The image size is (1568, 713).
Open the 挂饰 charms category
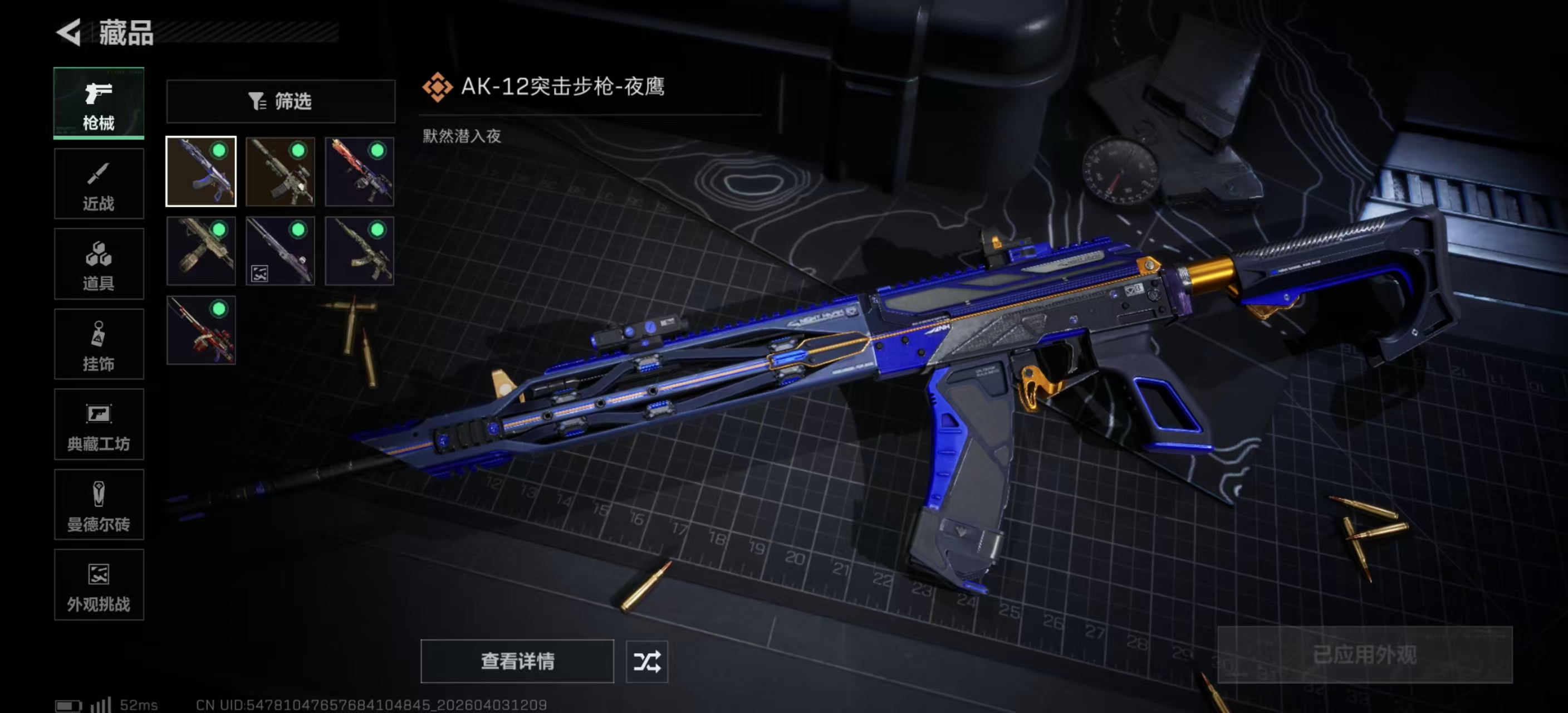pyautogui.click(x=99, y=345)
